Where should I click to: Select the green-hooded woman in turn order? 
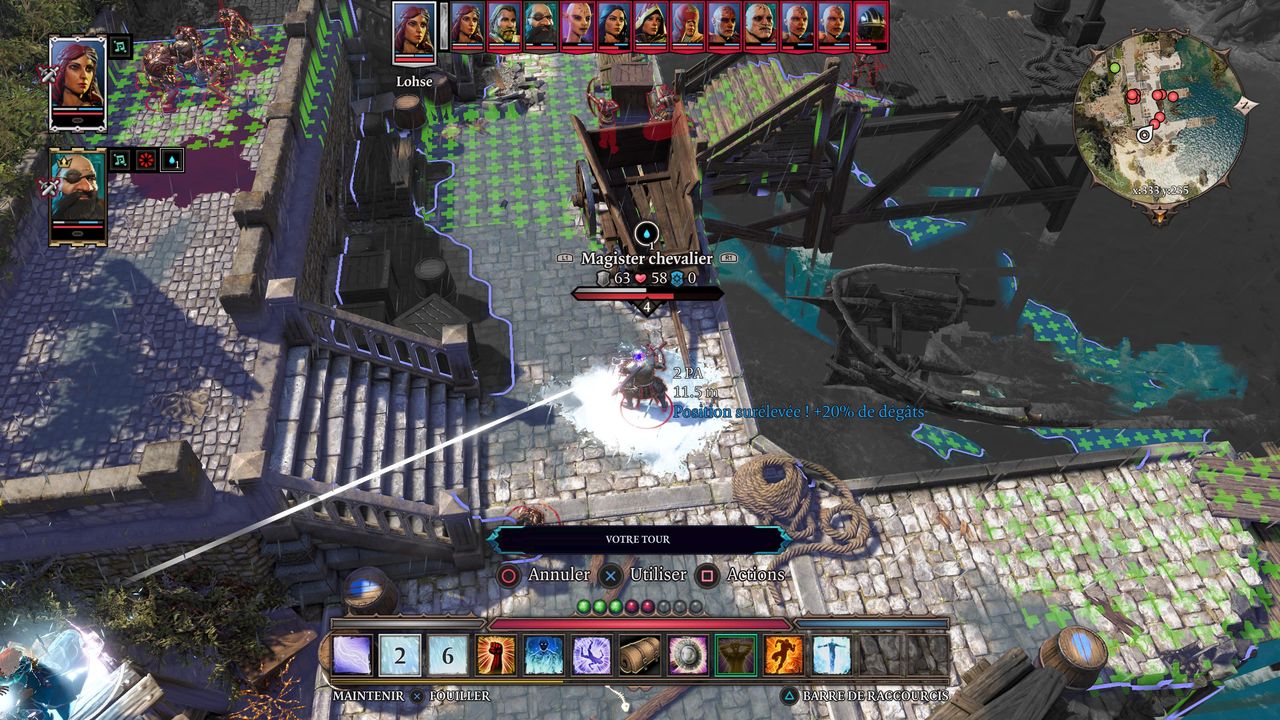click(650, 26)
